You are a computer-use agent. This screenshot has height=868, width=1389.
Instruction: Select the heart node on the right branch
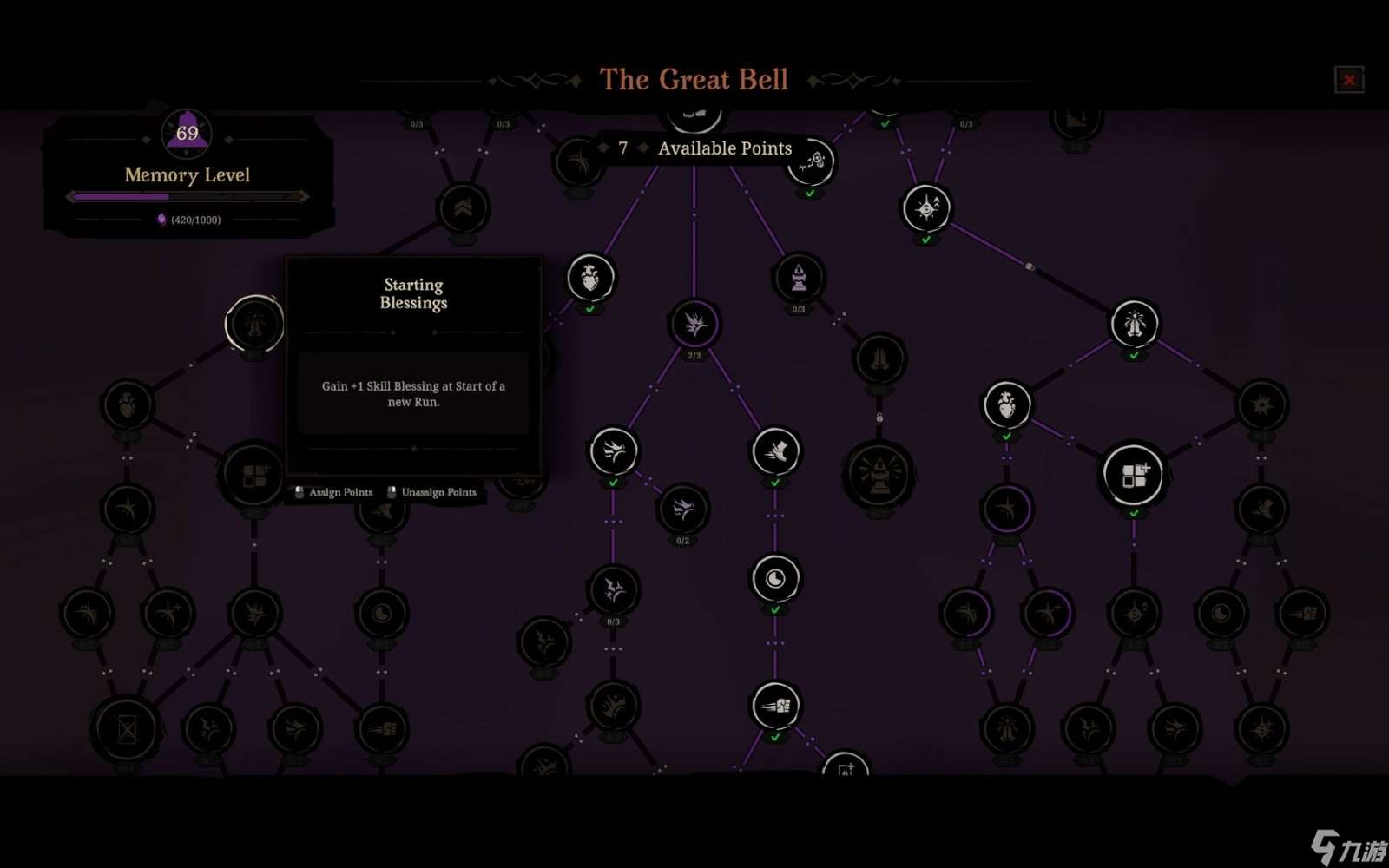click(x=1007, y=404)
